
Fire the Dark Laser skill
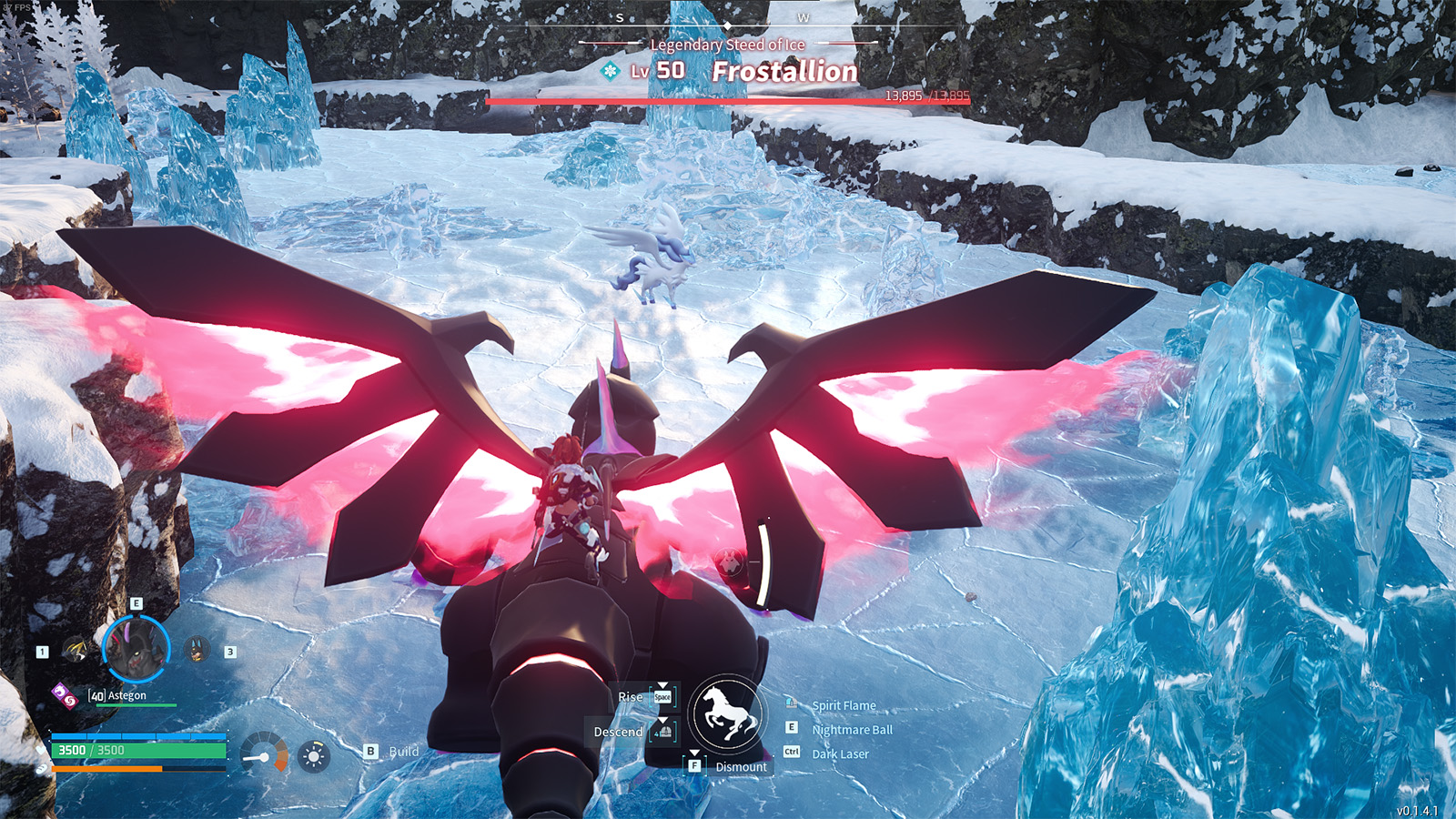[x=839, y=754]
